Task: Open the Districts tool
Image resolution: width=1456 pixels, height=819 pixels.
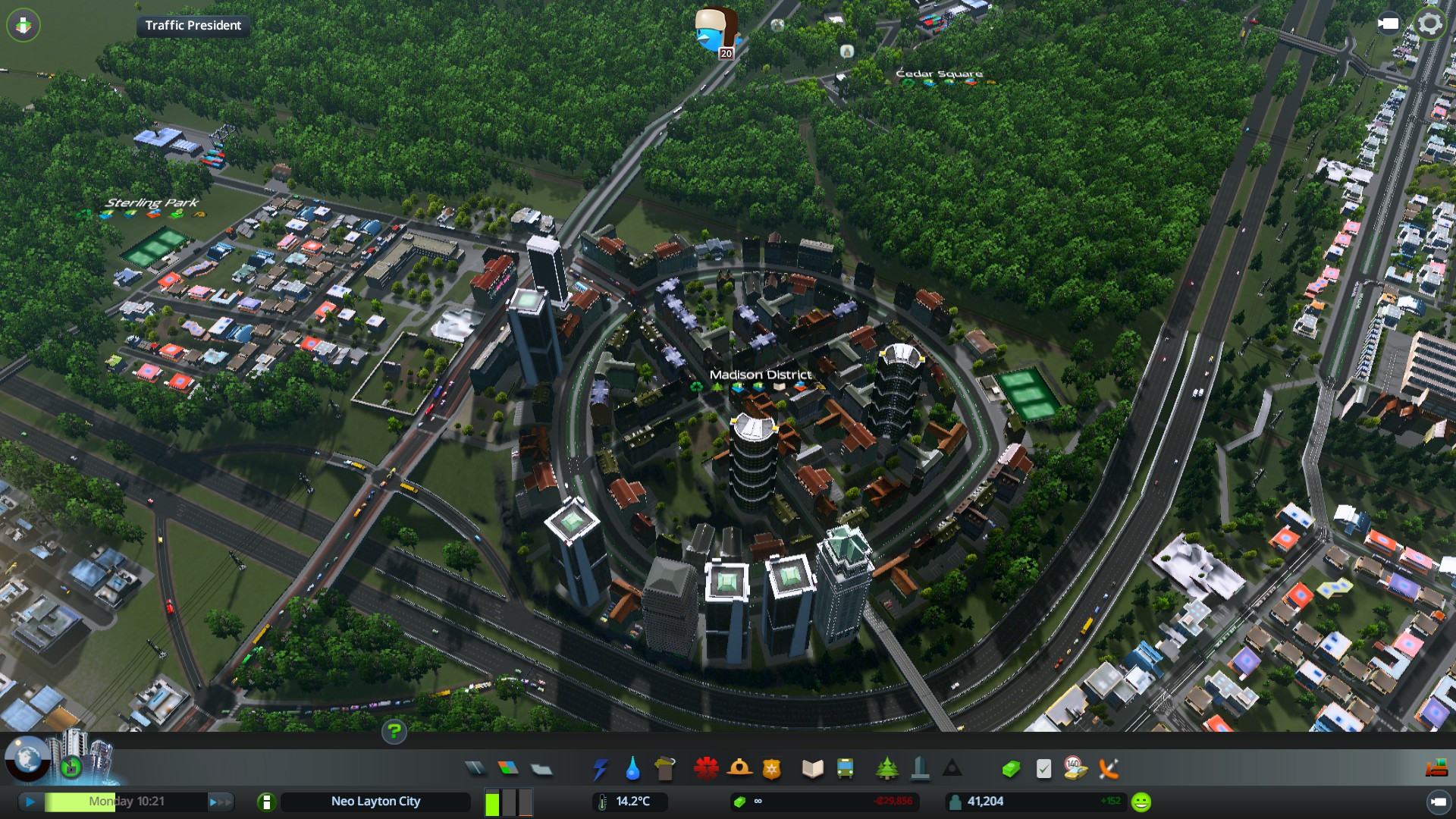Action: click(x=541, y=769)
